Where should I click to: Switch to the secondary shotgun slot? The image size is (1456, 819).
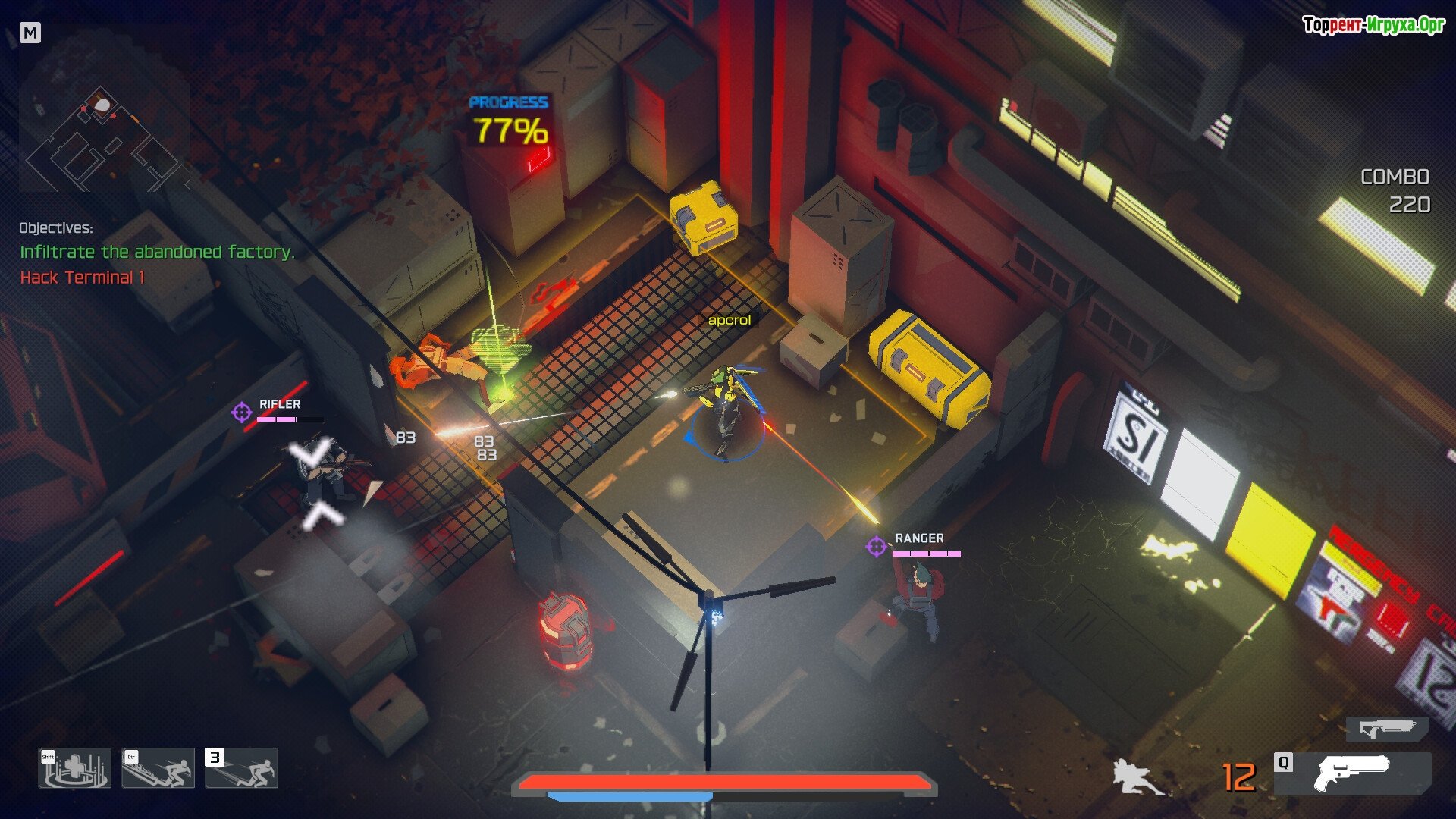click(x=1387, y=730)
